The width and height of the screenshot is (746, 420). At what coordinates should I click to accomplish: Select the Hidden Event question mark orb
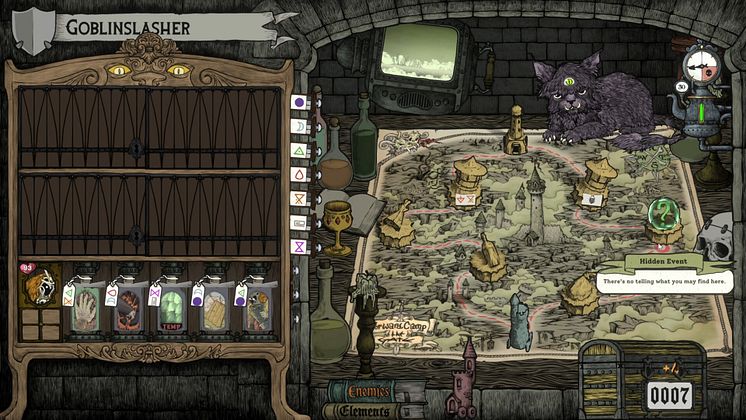pos(660,214)
